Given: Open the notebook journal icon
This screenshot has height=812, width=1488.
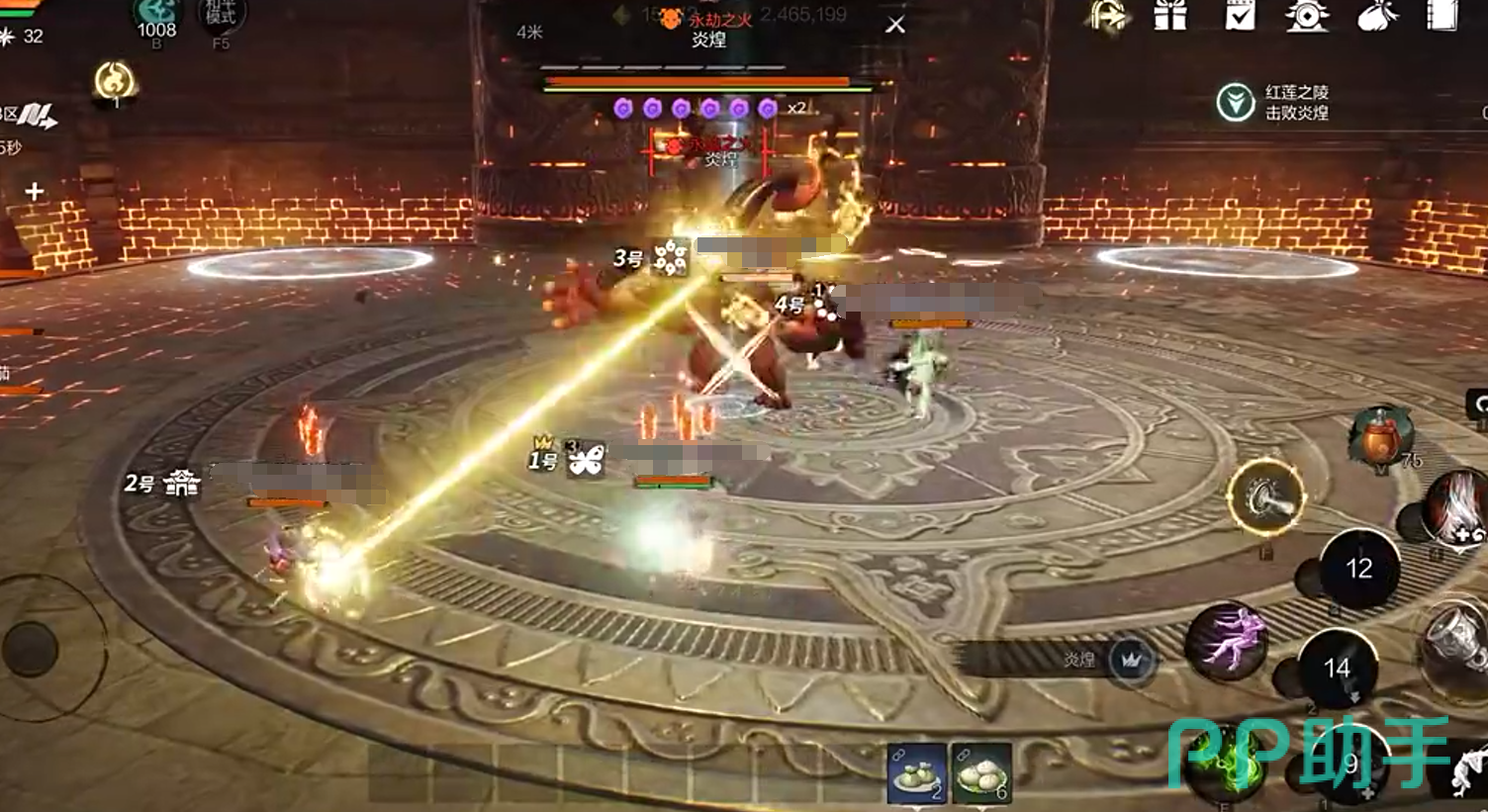Looking at the screenshot, I should 1442,15.
